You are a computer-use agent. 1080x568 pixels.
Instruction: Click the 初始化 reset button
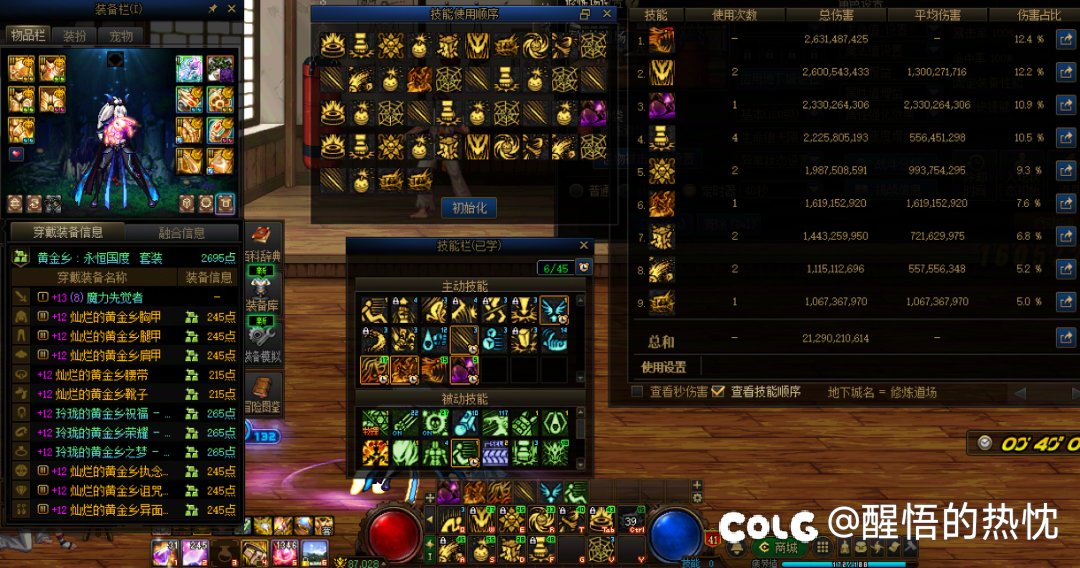[468, 208]
